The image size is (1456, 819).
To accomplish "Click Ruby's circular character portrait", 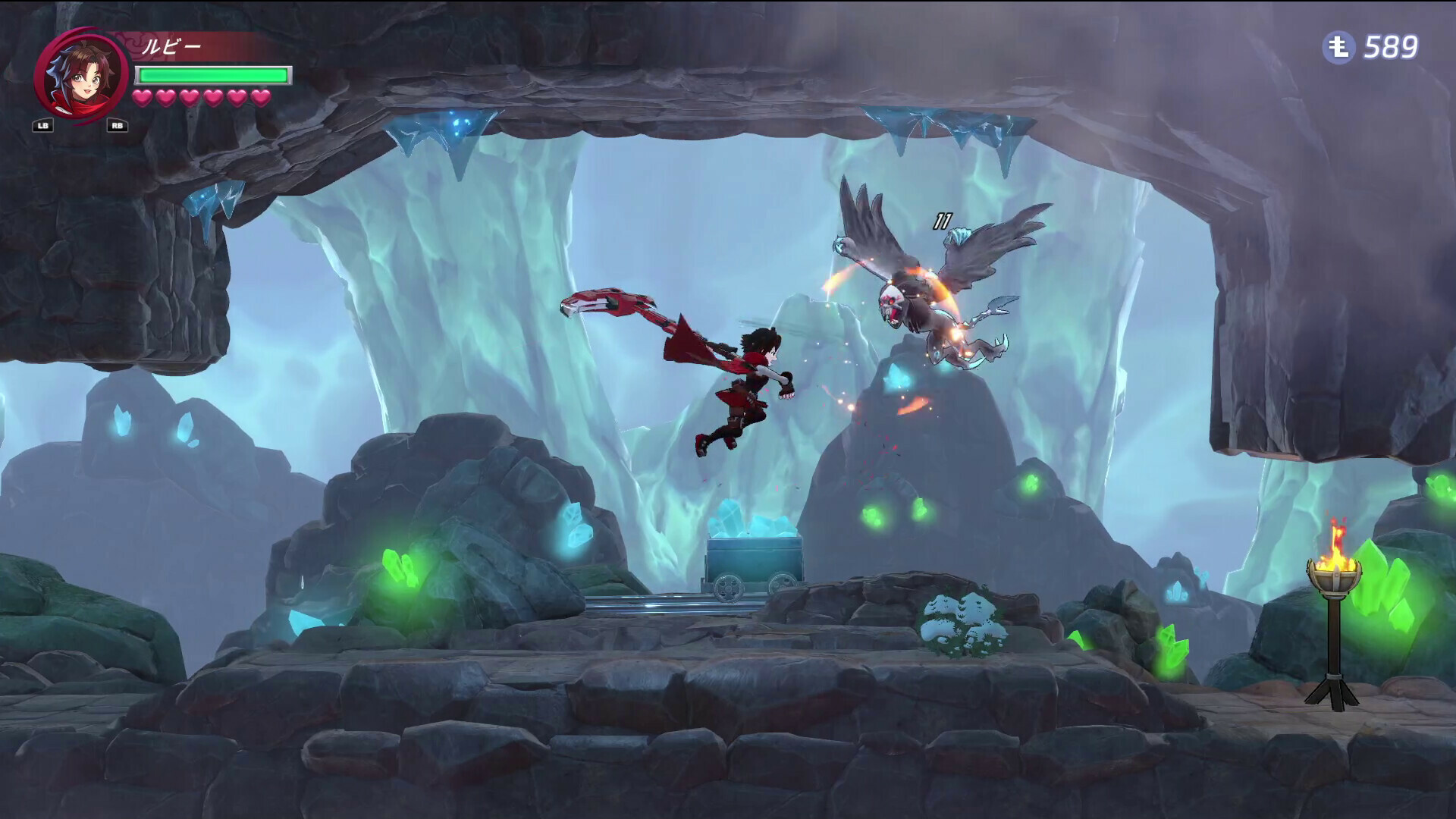I will [x=81, y=74].
